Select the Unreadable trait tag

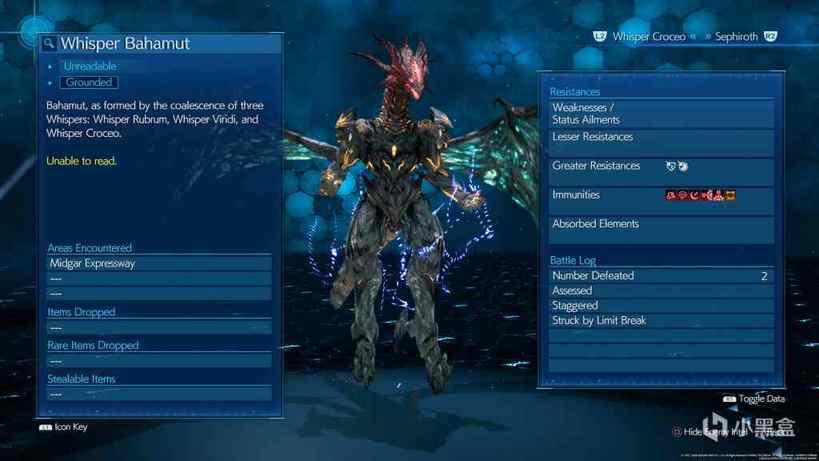point(90,66)
